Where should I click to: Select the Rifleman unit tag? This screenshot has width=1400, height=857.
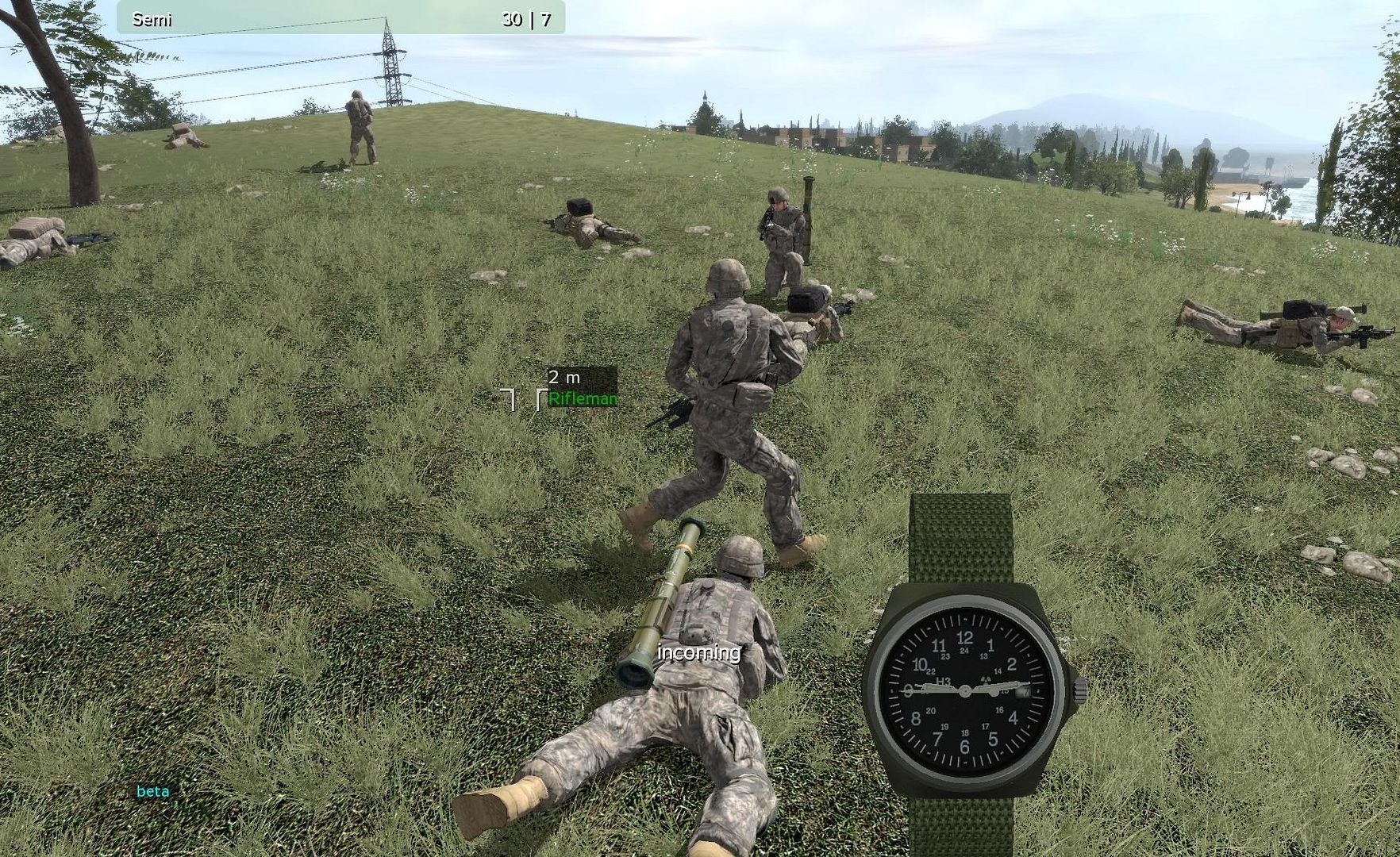[x=582, y=399]
